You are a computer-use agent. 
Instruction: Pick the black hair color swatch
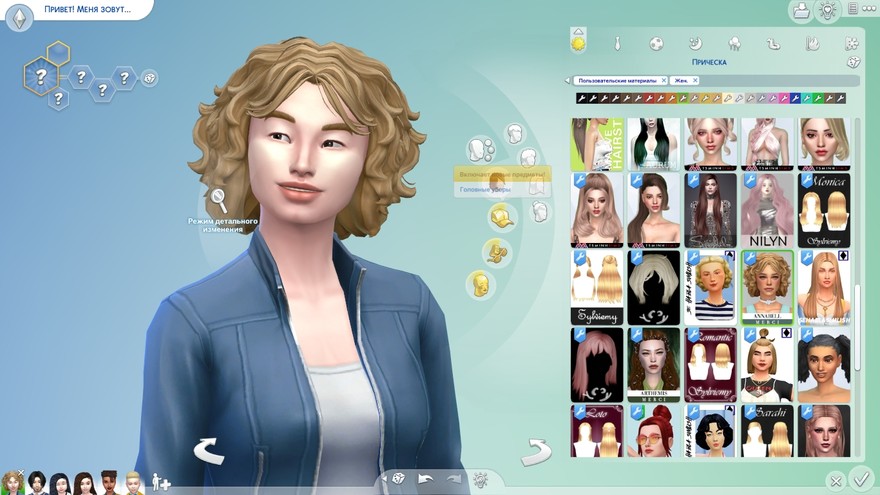tap(581, 98)
